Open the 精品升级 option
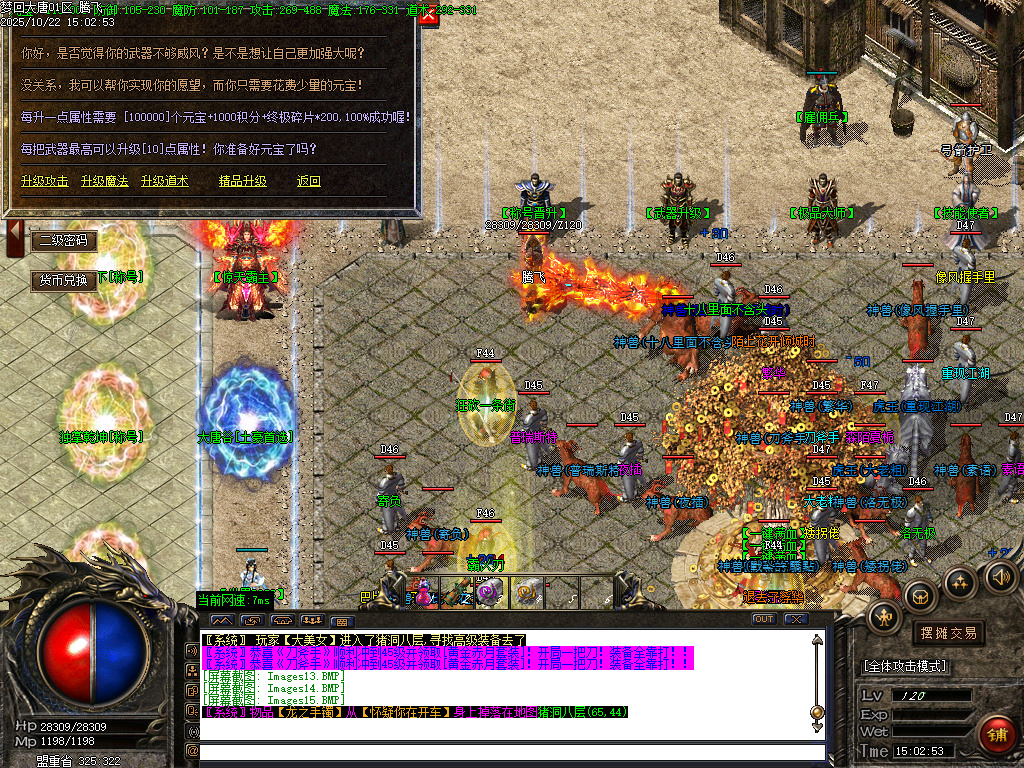Viewport: 1024px width, 768px height. 243,181
